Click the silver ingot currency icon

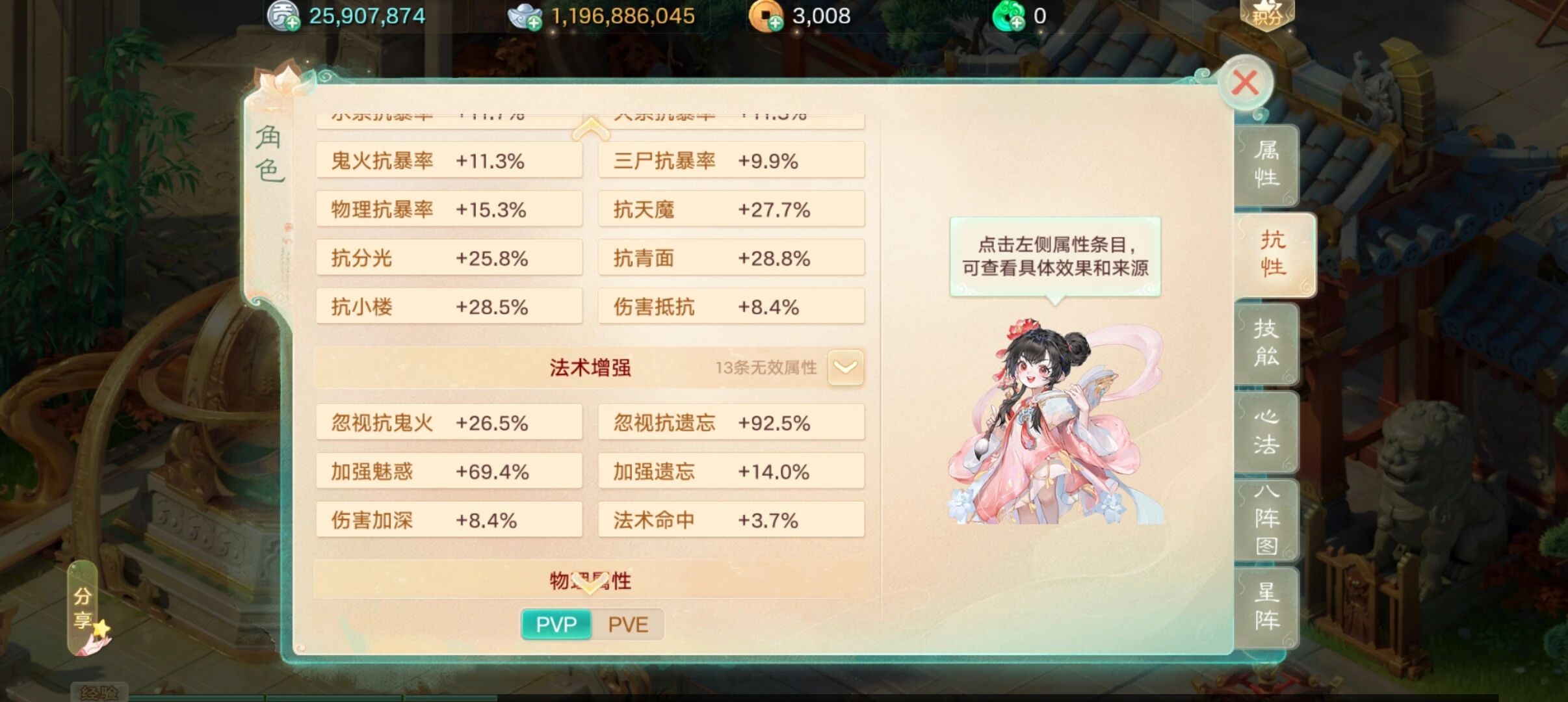(524, 15)
